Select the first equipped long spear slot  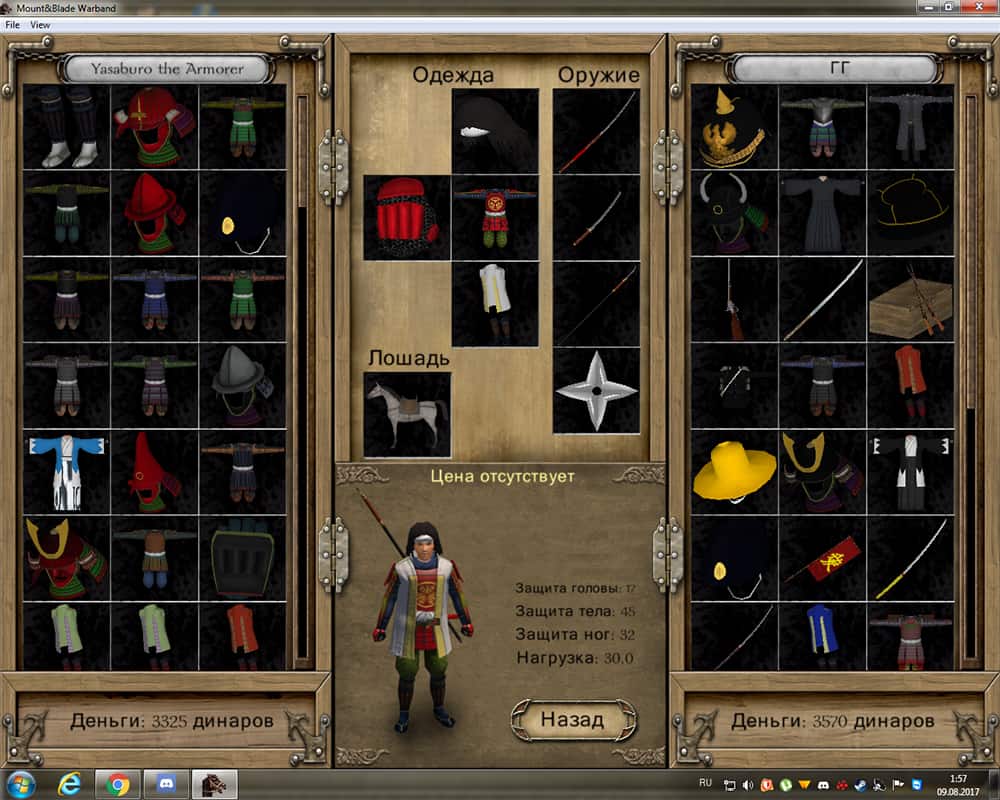pos(596,131)
